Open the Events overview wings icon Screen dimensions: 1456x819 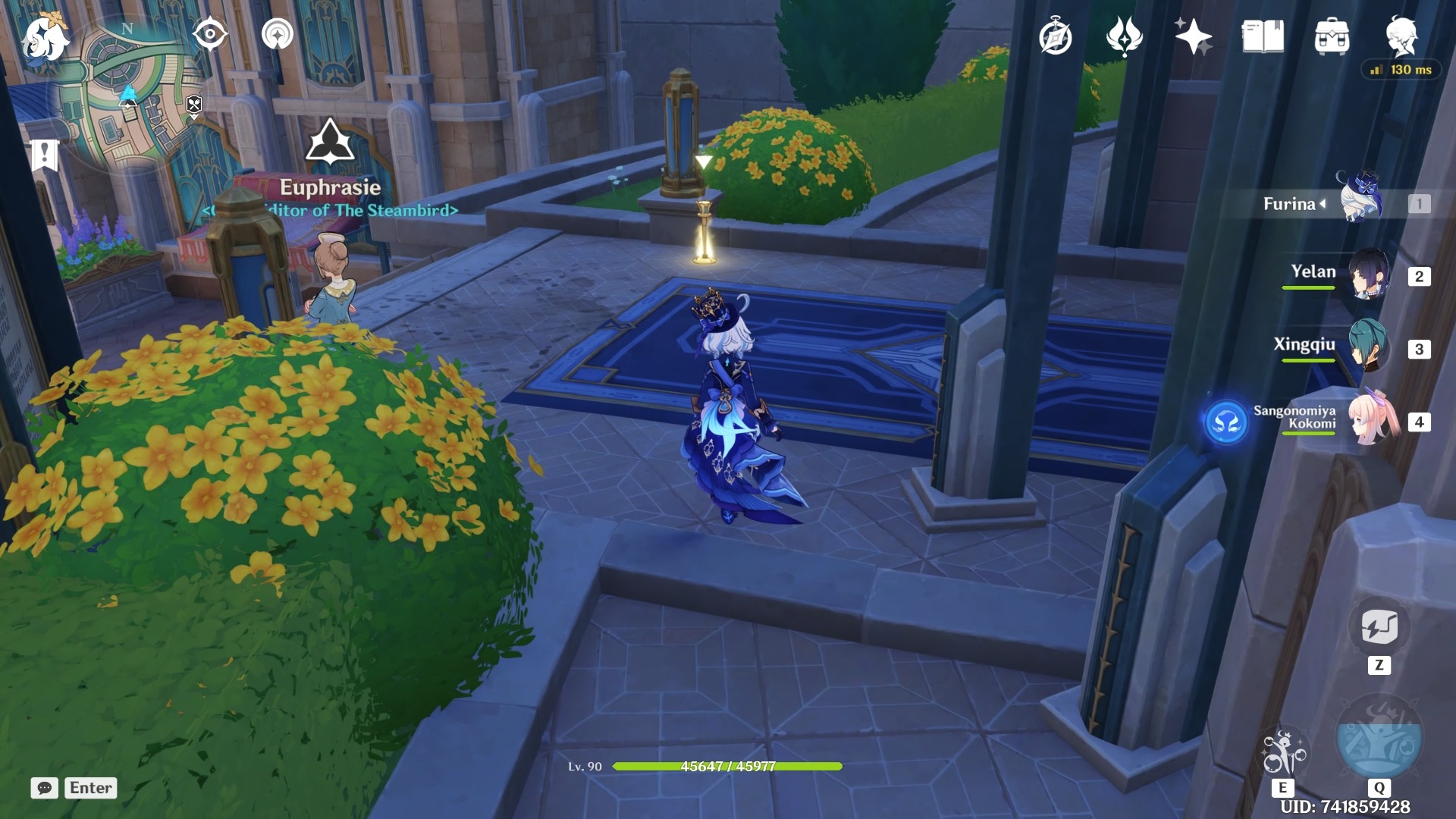click(x=1125, y=36)
